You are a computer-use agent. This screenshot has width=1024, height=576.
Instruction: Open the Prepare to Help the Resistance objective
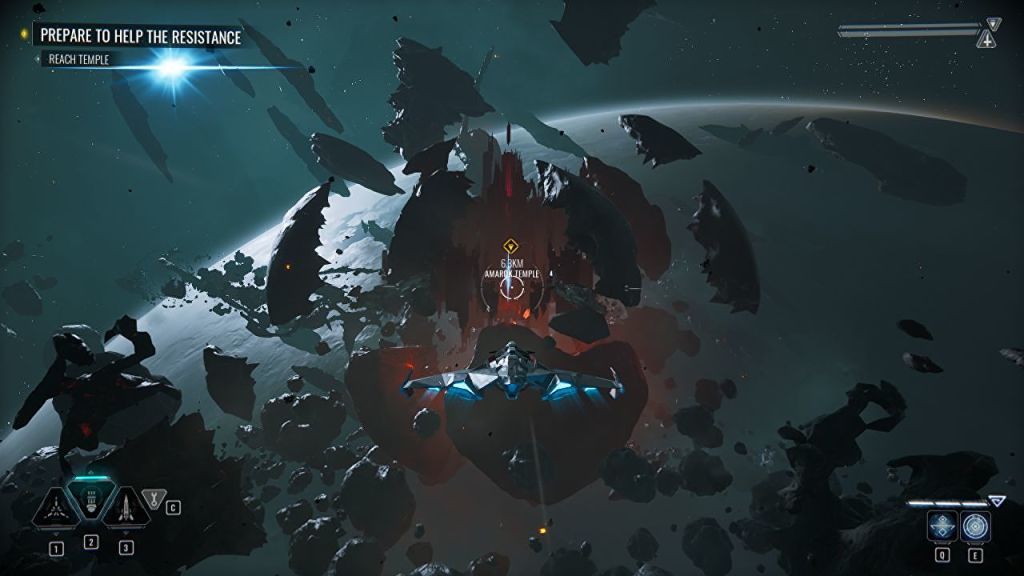click(139, 37)
